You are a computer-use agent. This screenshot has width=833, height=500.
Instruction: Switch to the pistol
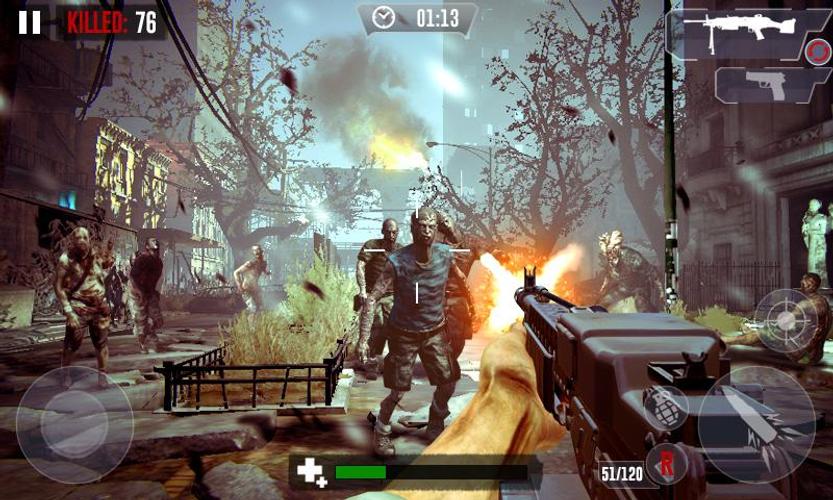(x=772, y=85)
